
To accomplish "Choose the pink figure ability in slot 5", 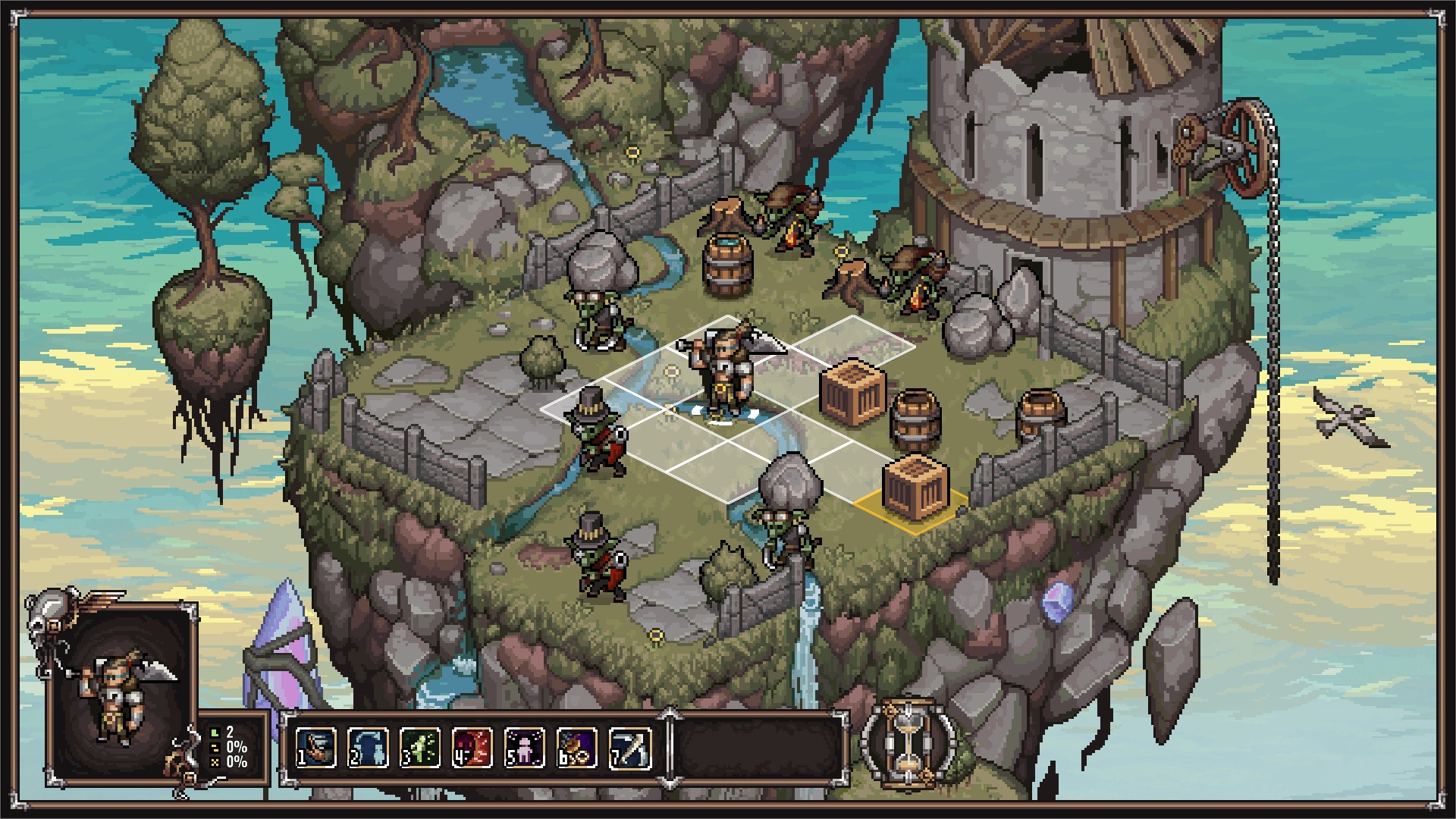I will 524,748.
